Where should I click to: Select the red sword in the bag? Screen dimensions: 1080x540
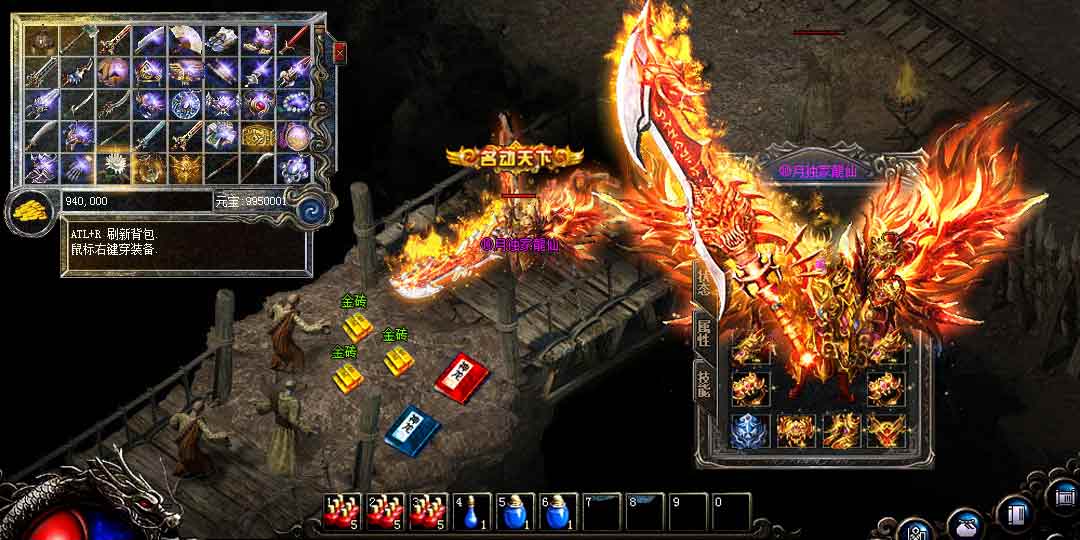pyautogui.click(x=293, y=41)
